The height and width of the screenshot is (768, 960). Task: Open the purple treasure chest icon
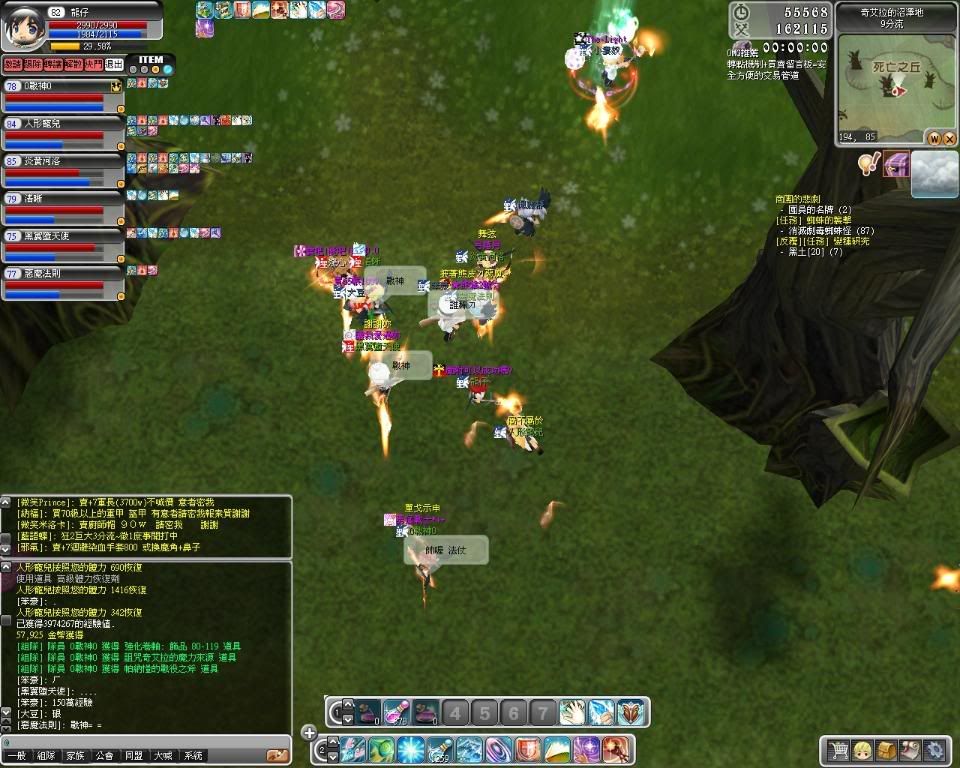pos(897,164)
